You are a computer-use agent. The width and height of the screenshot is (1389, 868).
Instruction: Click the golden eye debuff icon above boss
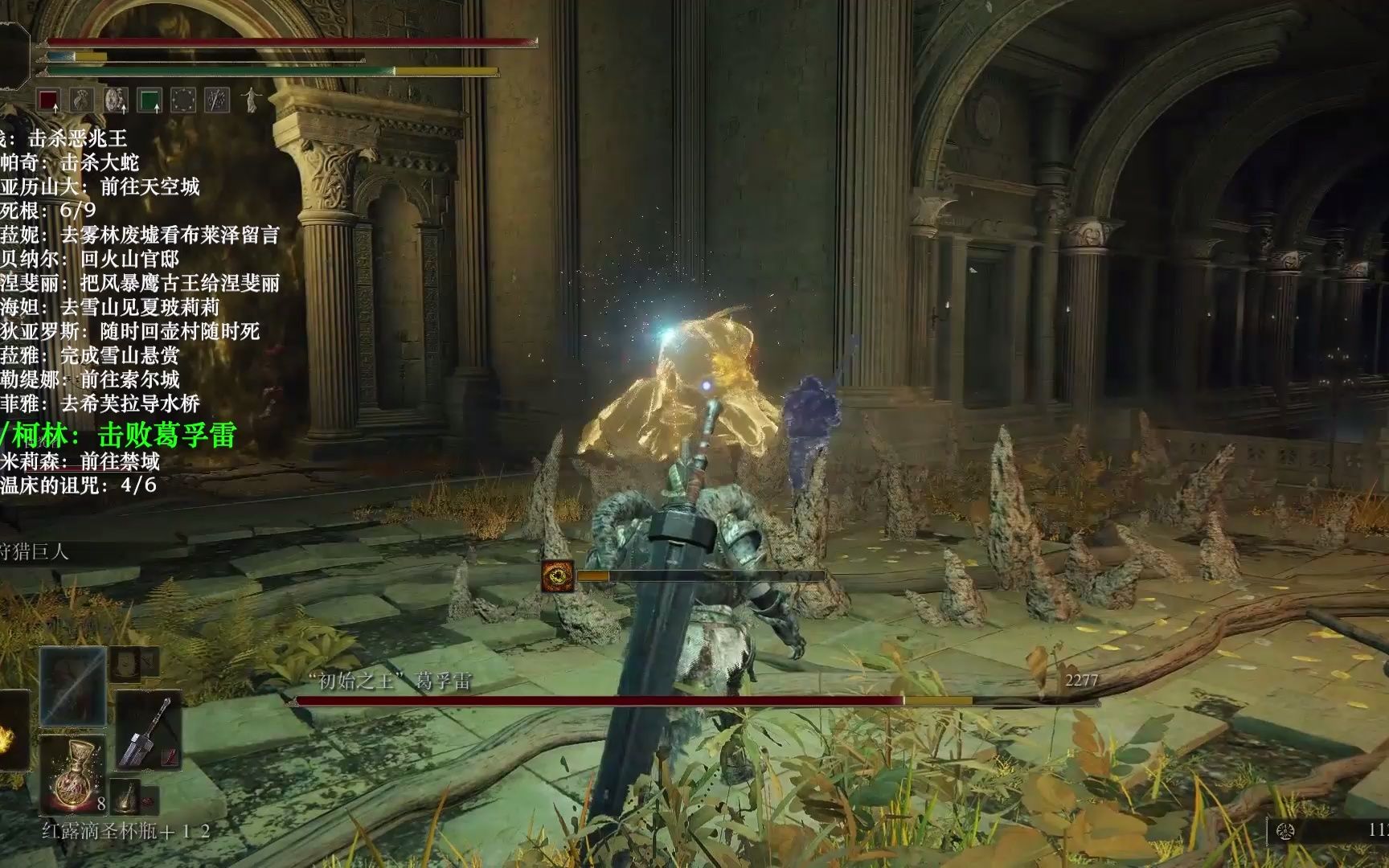click(558, 576)
